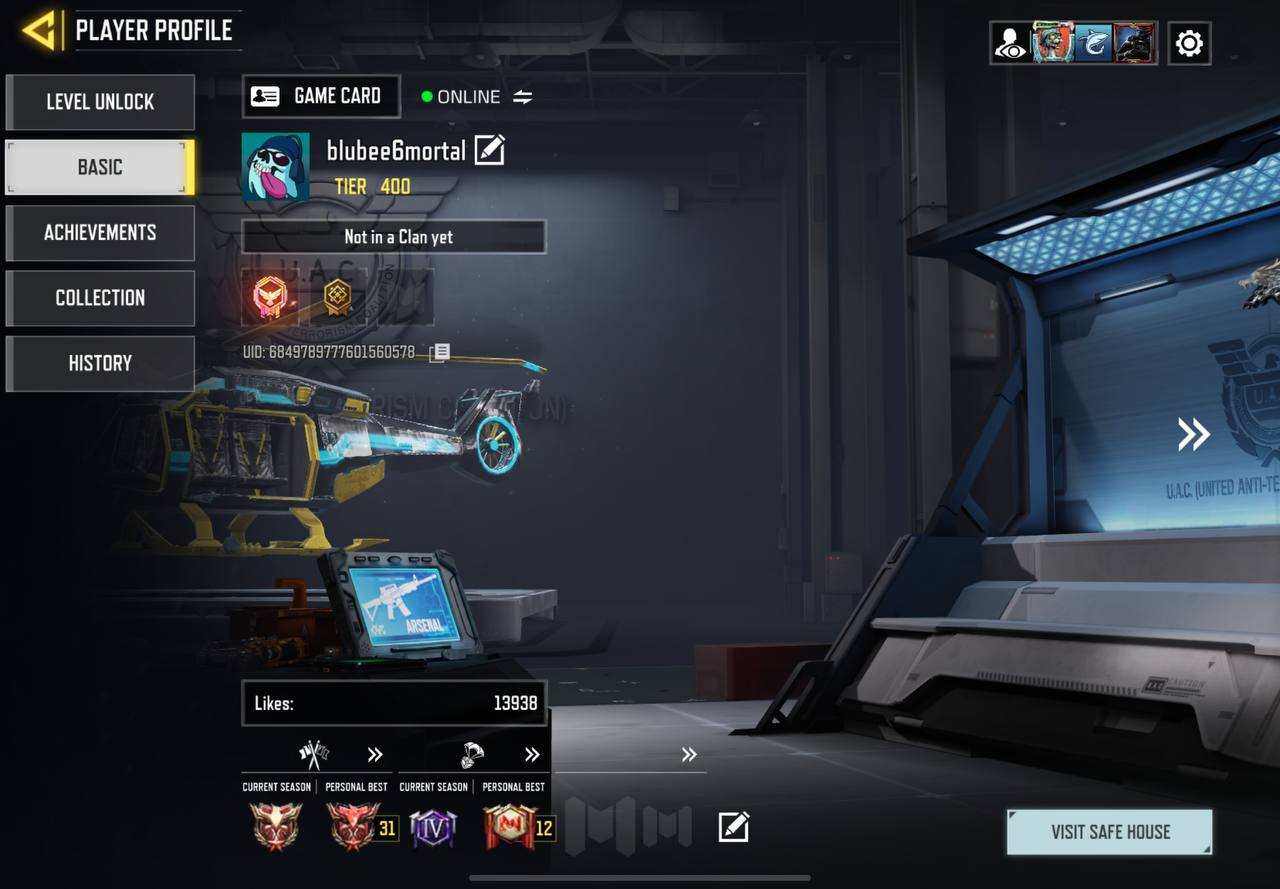Open the Level Unlock tab

[100, 102]
